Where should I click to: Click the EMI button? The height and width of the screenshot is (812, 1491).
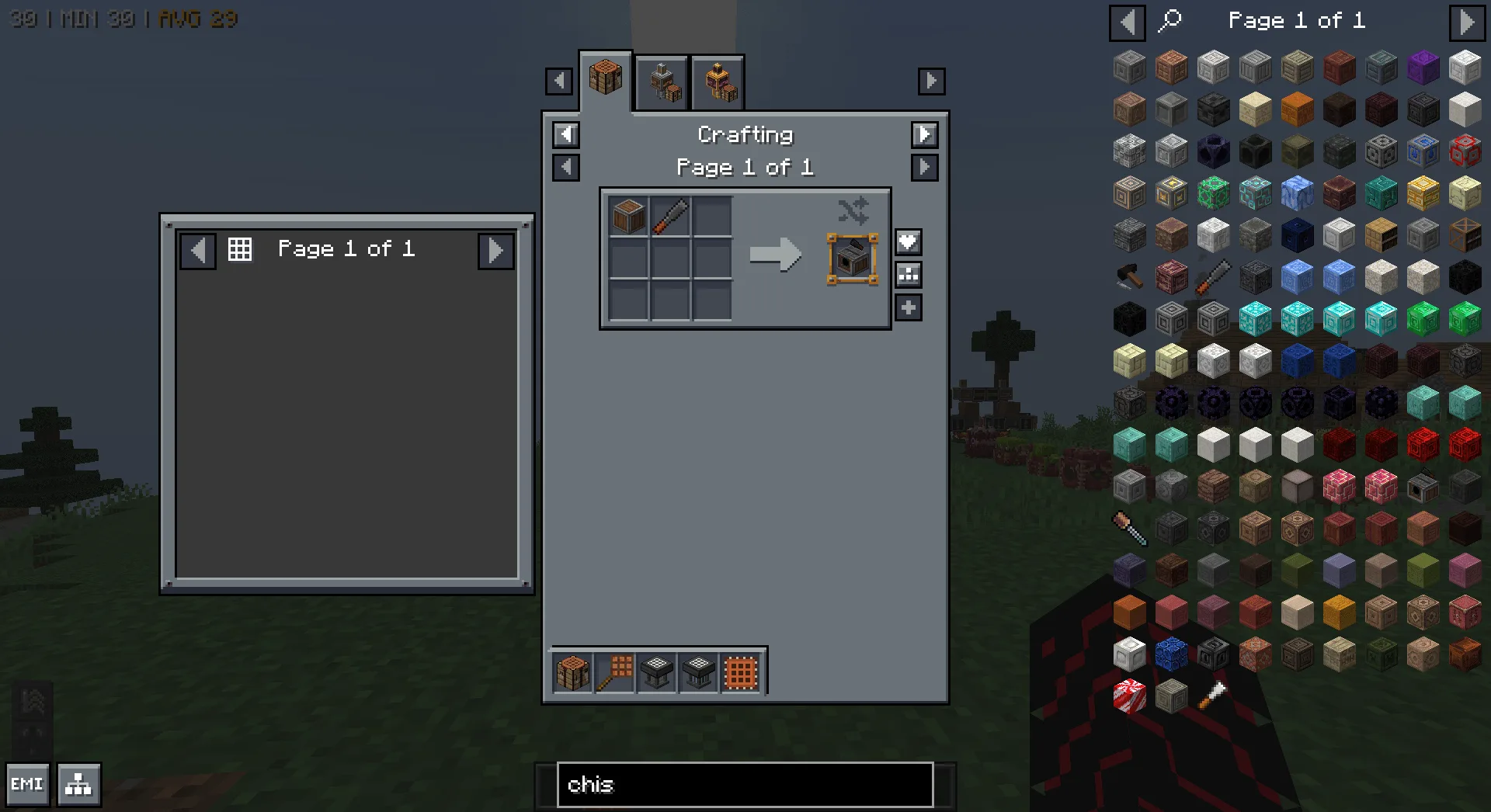pos(27,784)
